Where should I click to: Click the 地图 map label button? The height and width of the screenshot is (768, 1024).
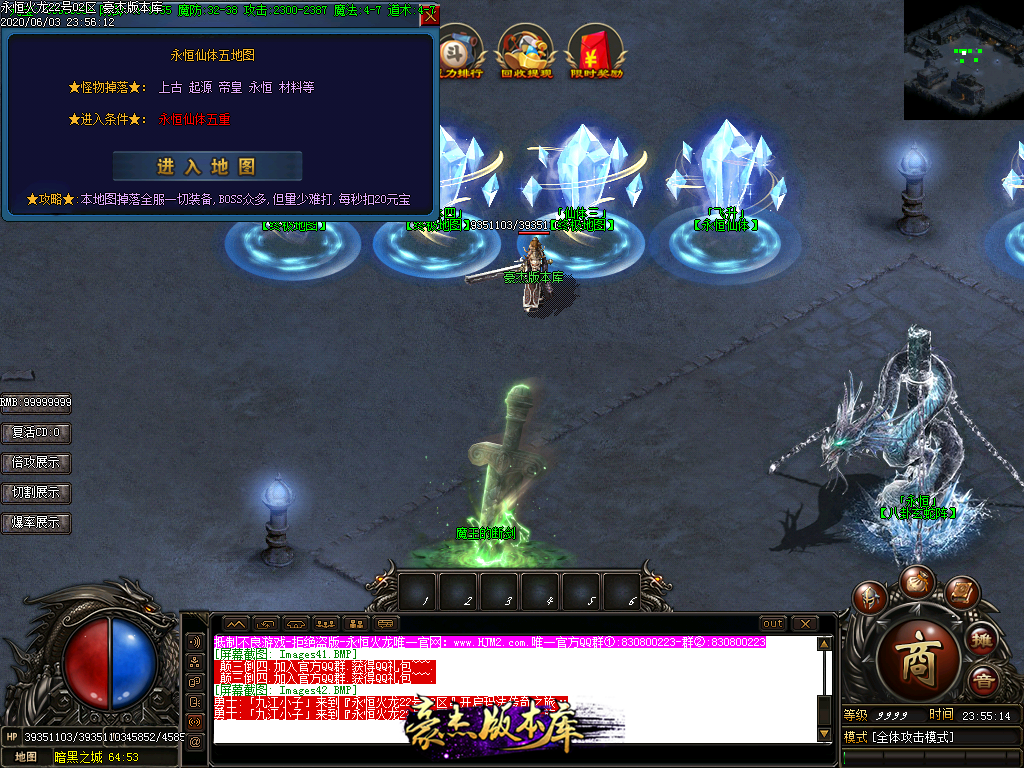click(25, 757)
